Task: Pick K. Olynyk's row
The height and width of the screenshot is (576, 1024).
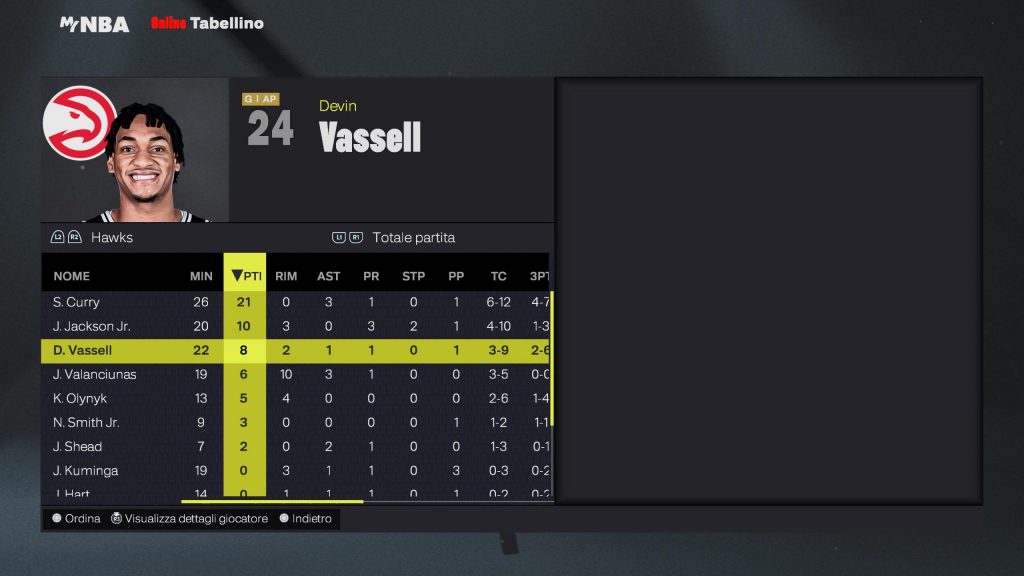Action: tap(80, 398)
